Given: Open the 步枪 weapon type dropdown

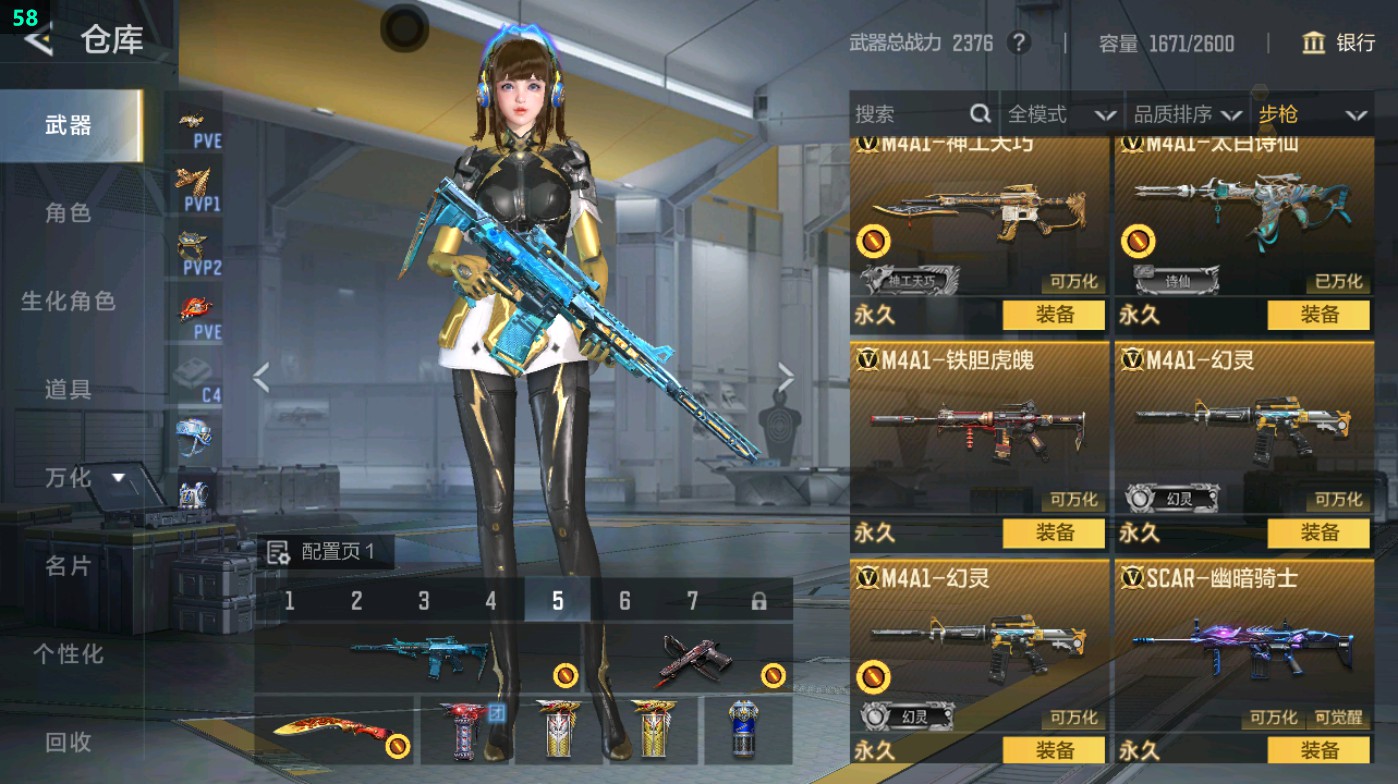Looking at the screenshot, I should coord(1312,115).
